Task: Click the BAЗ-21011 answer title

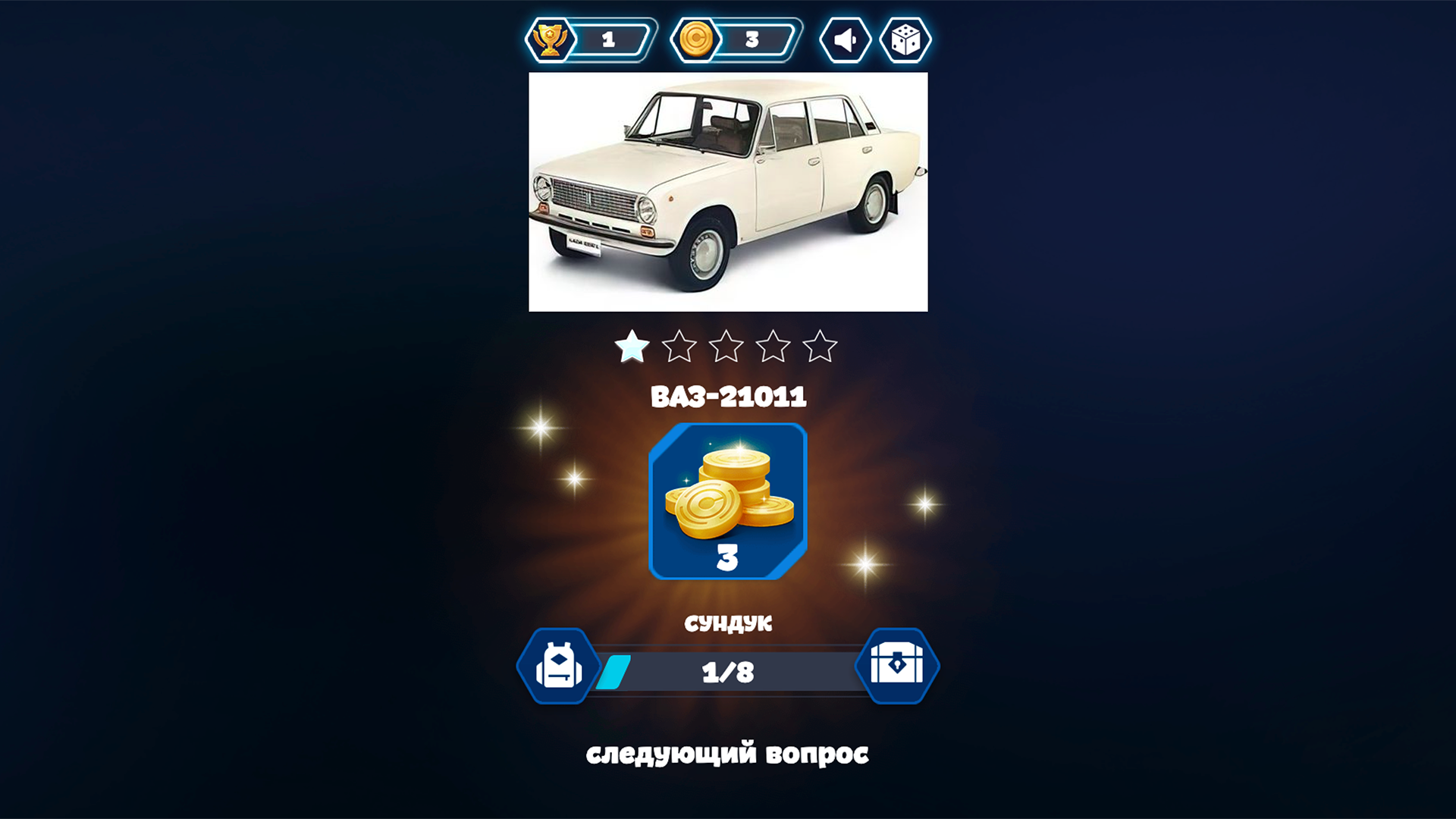Action: click(727, 396)
